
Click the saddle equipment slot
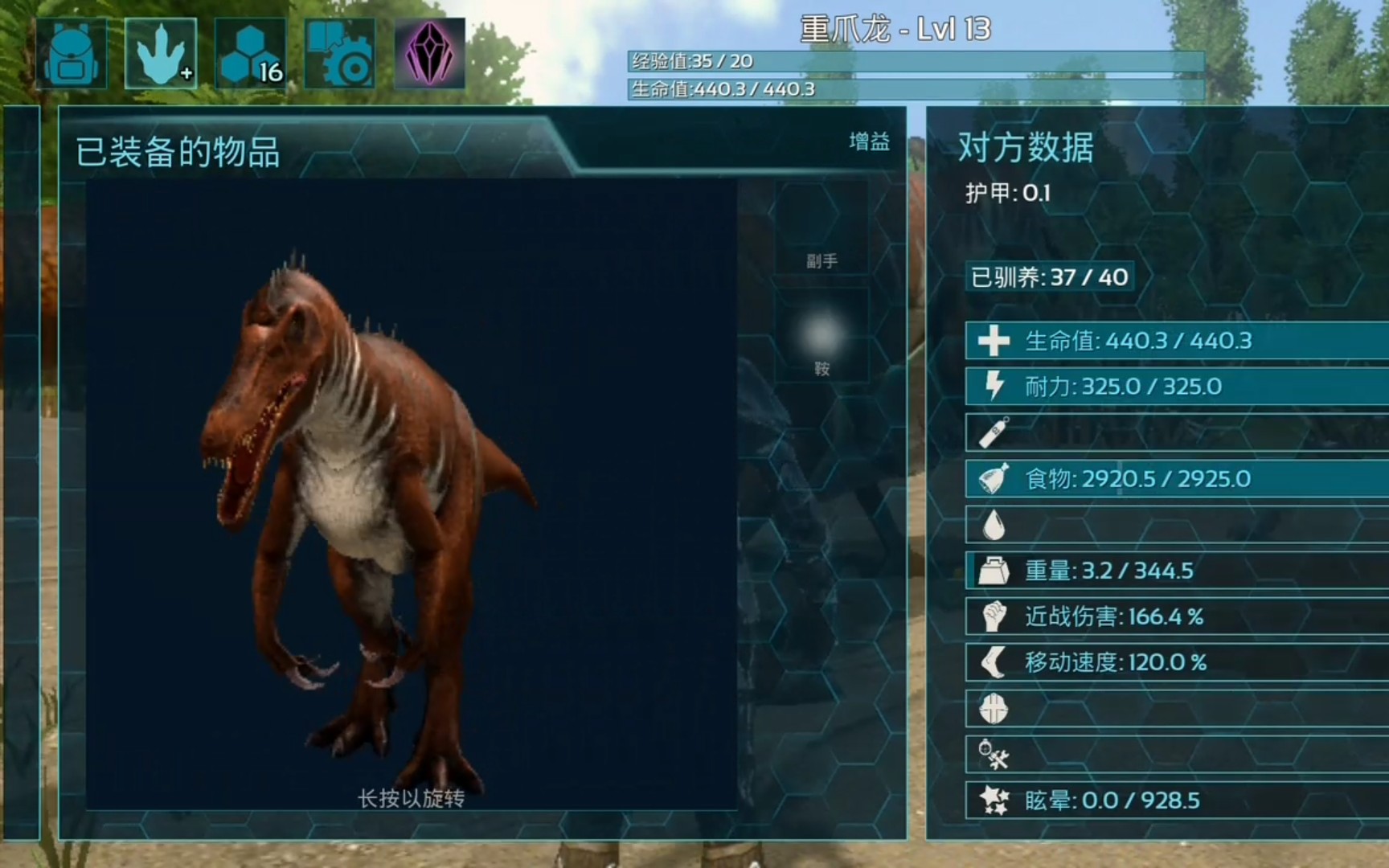click(821, 336)
